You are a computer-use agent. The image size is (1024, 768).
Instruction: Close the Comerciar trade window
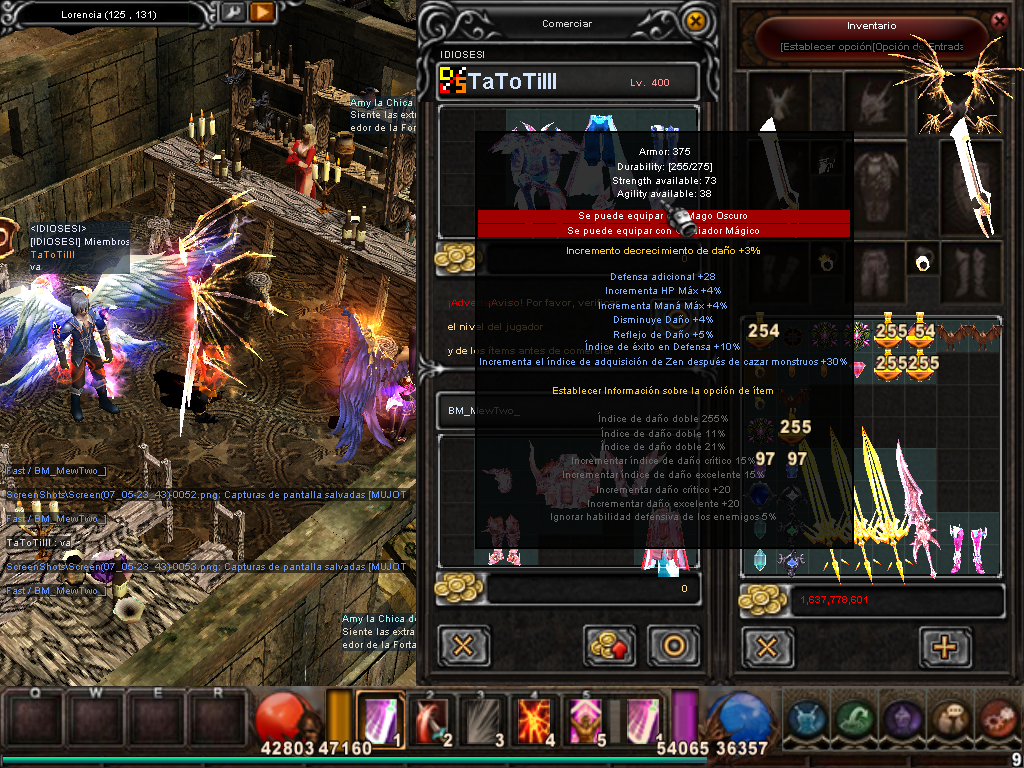click(696, 21)
